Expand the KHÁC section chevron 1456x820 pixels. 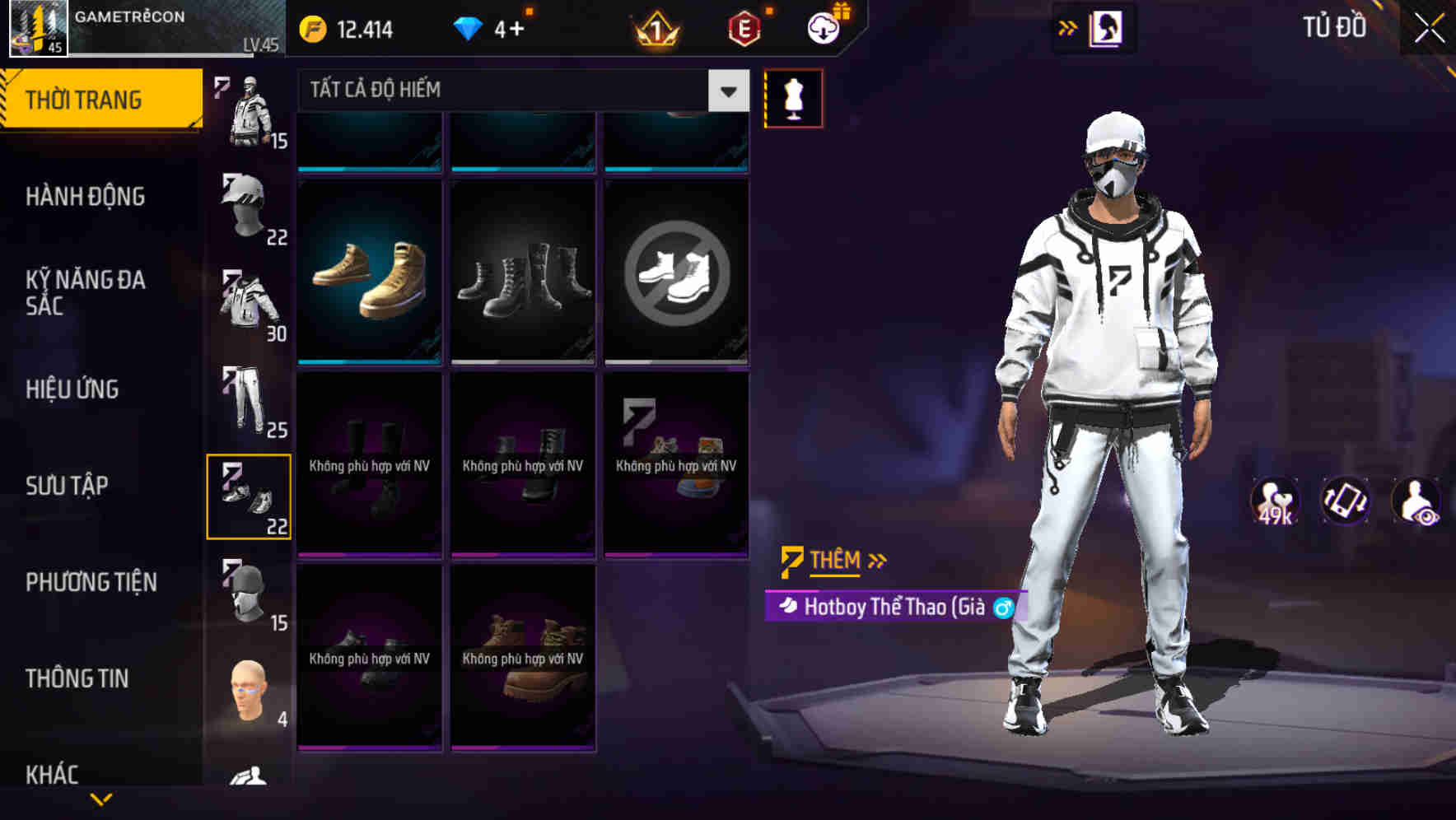(x=102, y=798)
